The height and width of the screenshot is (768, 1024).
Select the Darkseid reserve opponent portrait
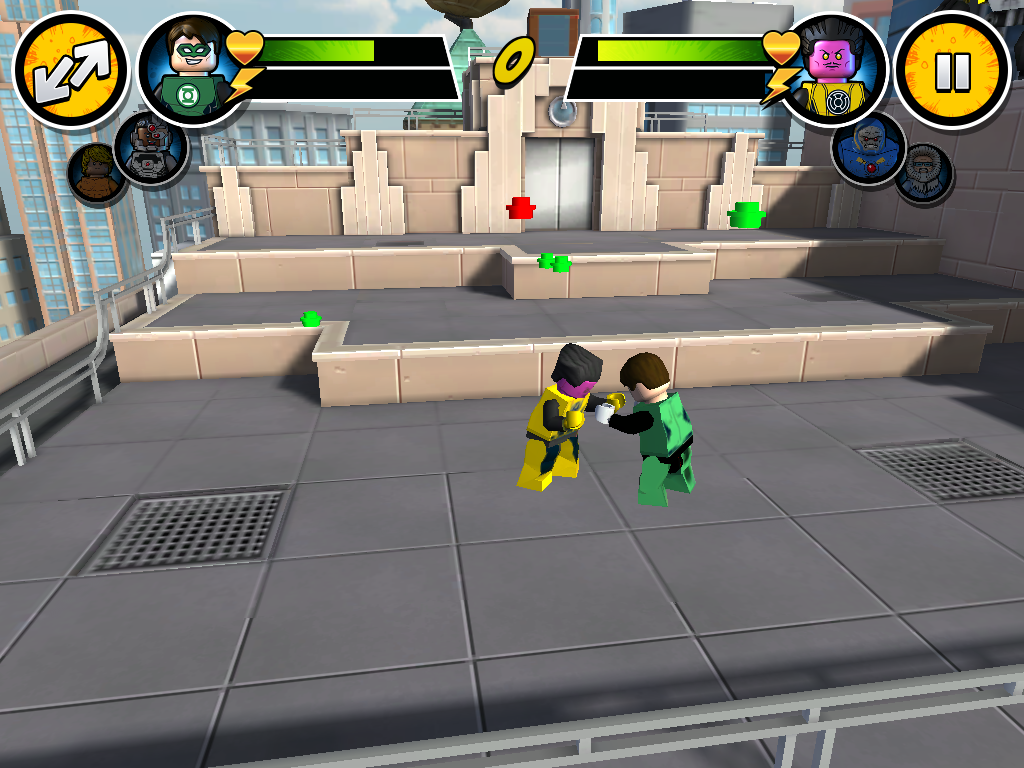click(867, 149)
